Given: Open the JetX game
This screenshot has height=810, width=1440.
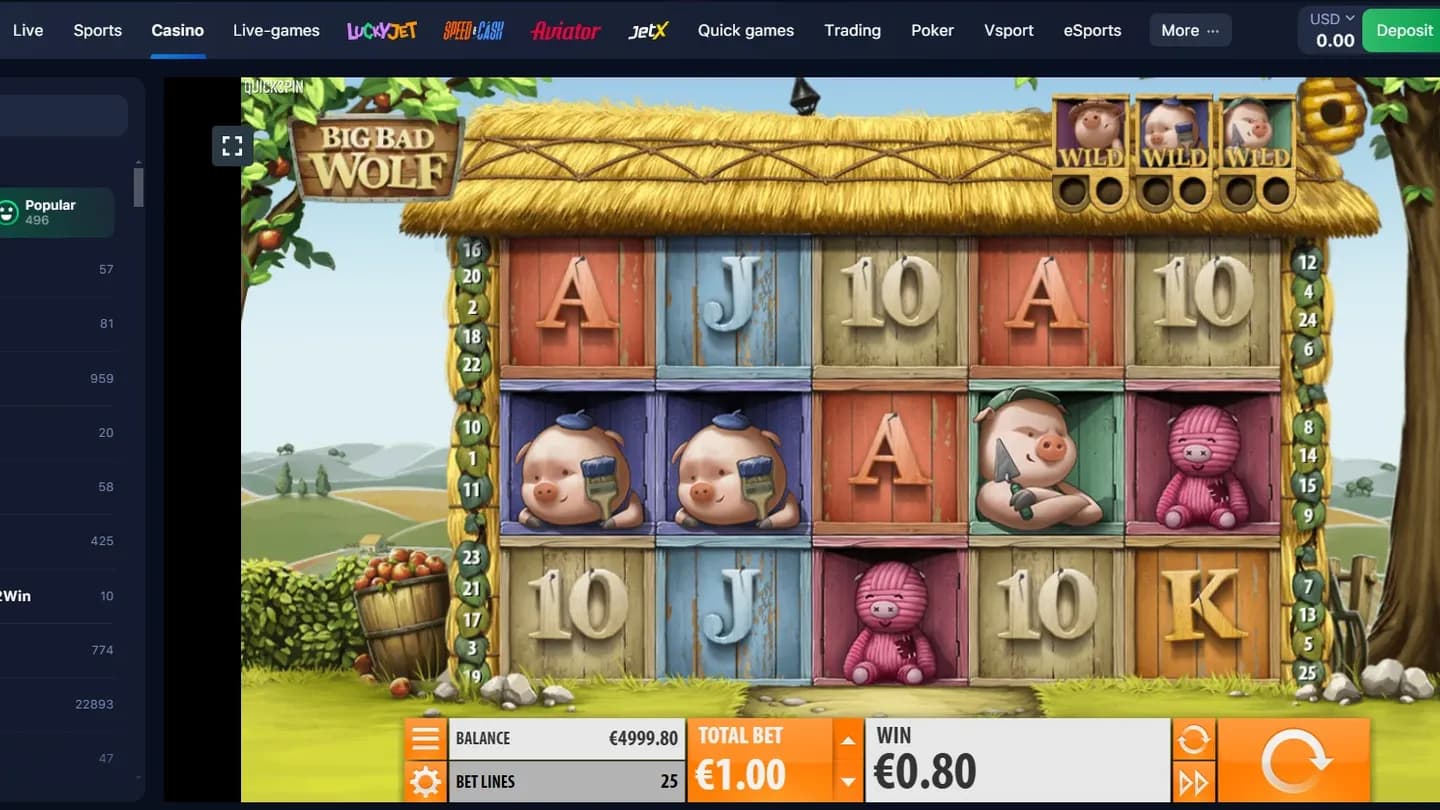Looking at the screenshot, I should [646, 30].
